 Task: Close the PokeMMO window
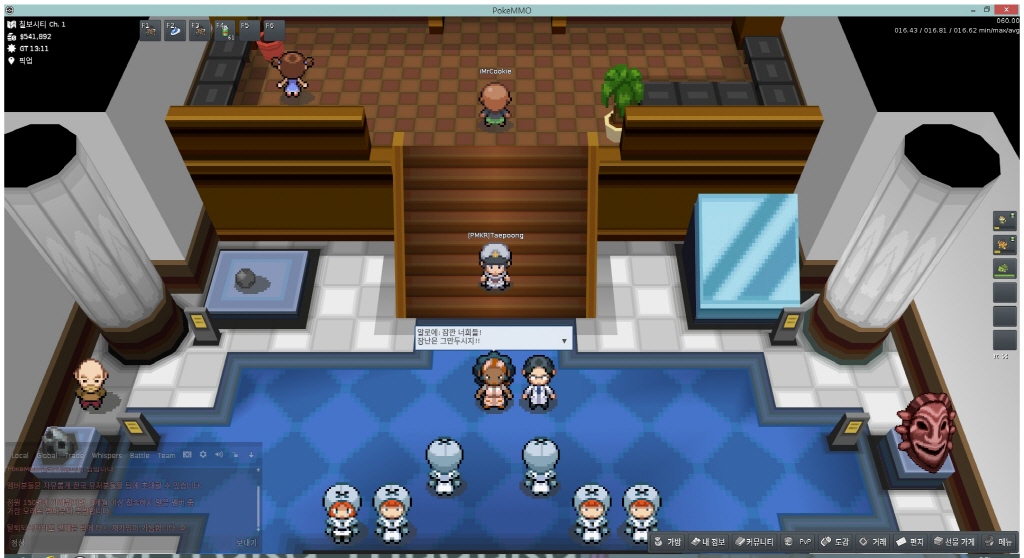pos(1010,8)
